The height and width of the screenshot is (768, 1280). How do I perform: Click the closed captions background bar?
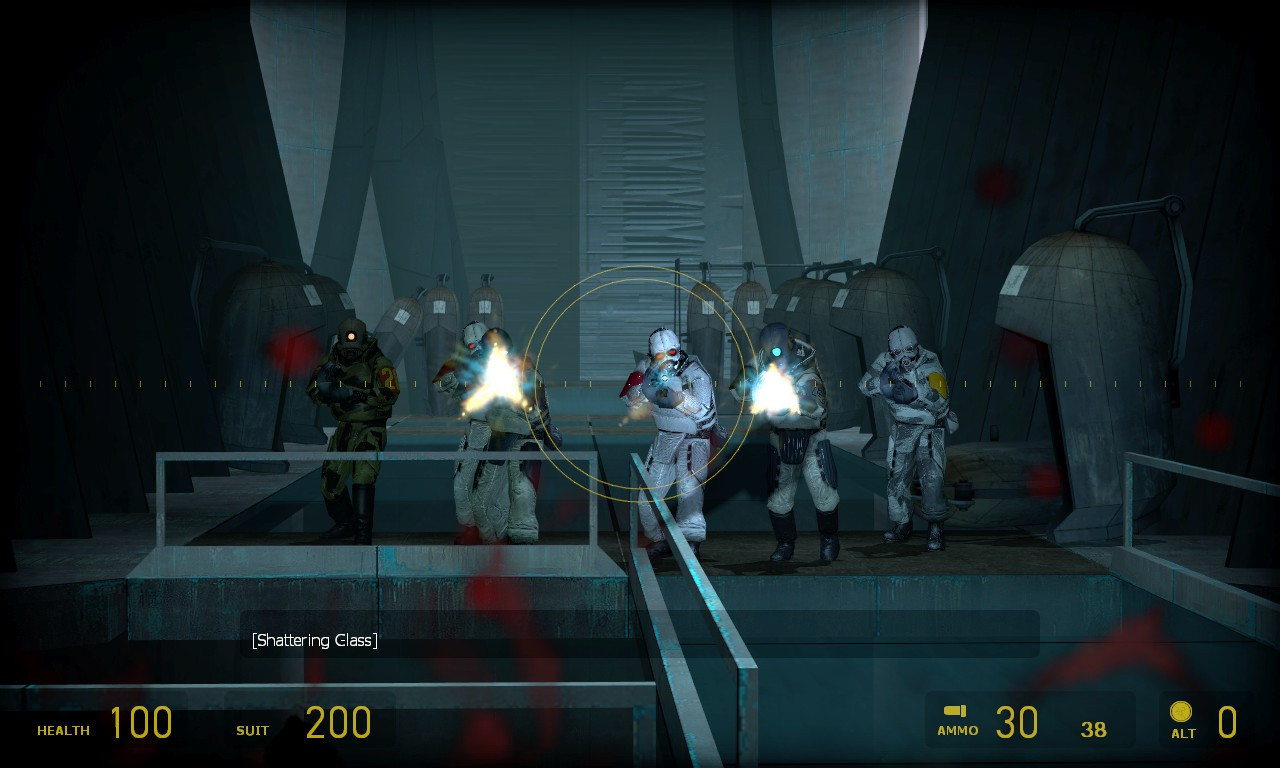coord(700,632)
